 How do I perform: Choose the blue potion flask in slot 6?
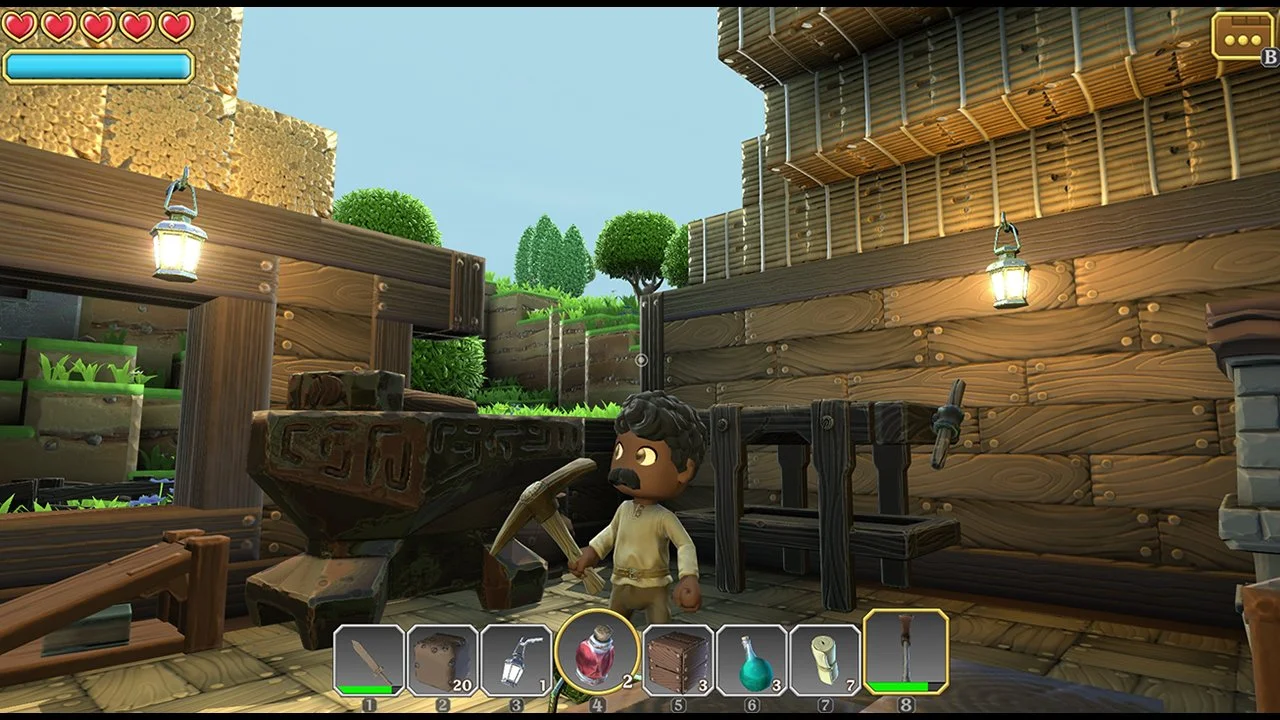pyautogui.click(x=753, y=662)
